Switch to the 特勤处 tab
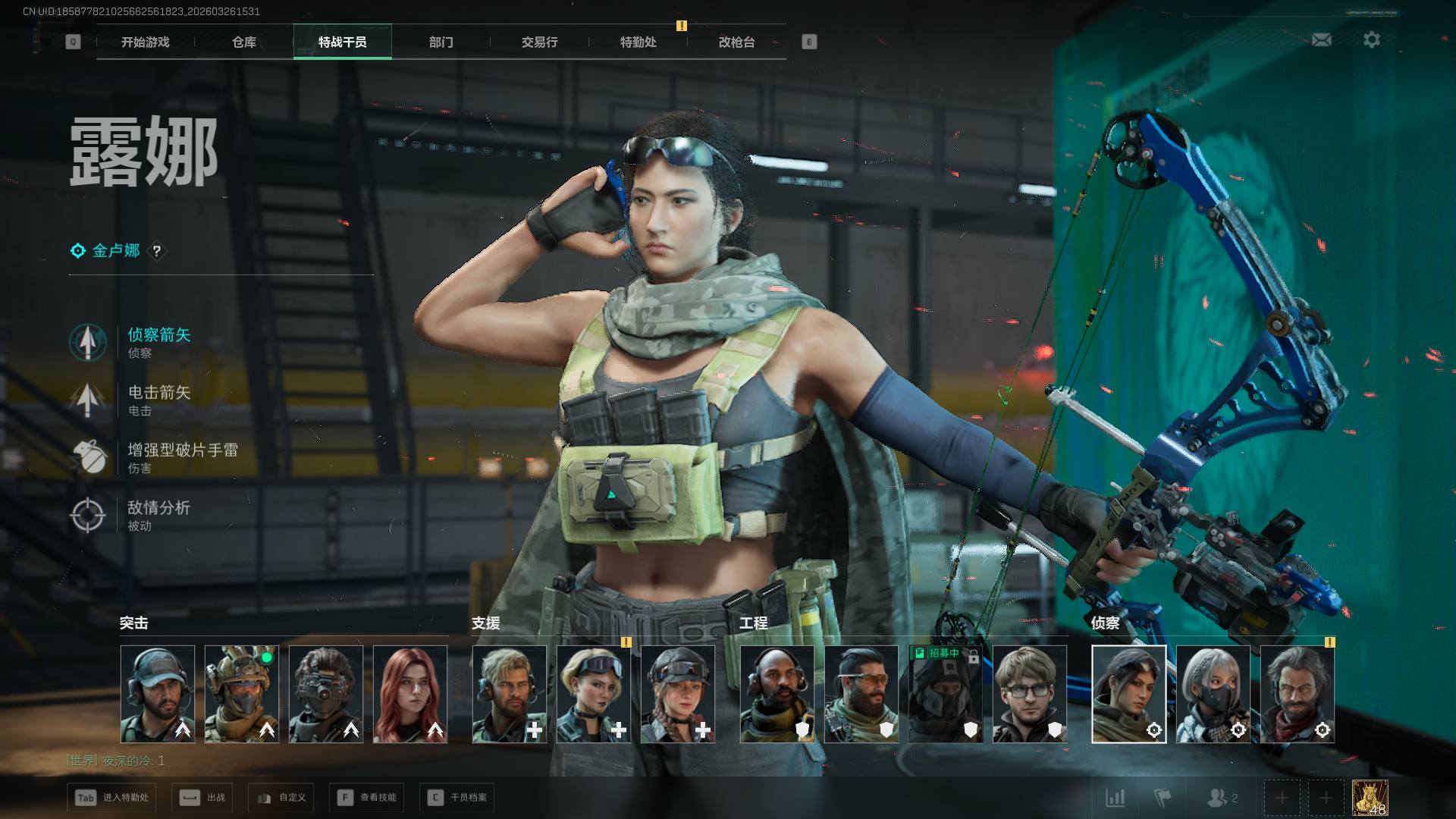The image size is (1456, 819). coord(638,42)
